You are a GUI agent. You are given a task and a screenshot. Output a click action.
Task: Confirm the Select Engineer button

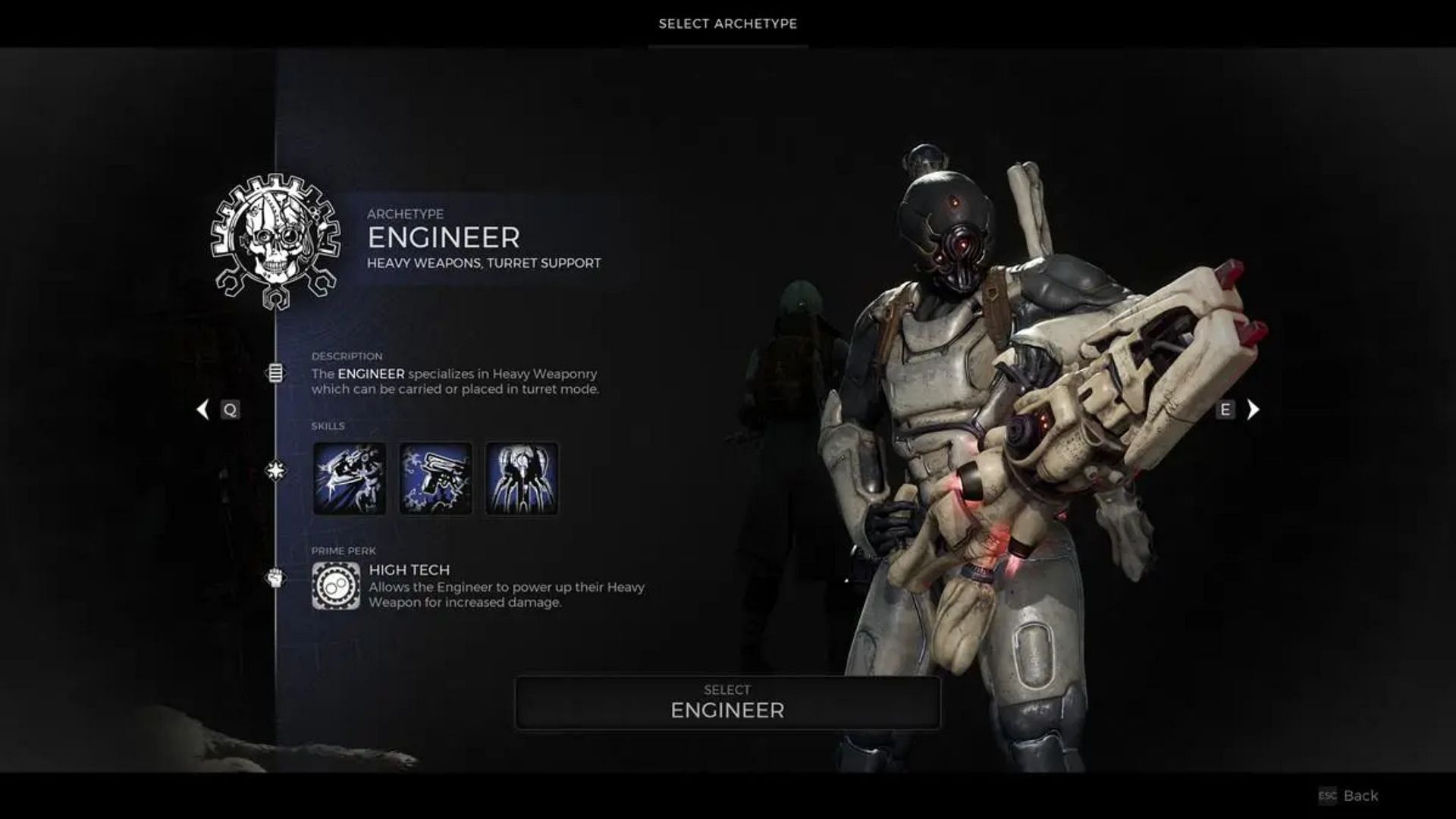(x=727, y=703)
